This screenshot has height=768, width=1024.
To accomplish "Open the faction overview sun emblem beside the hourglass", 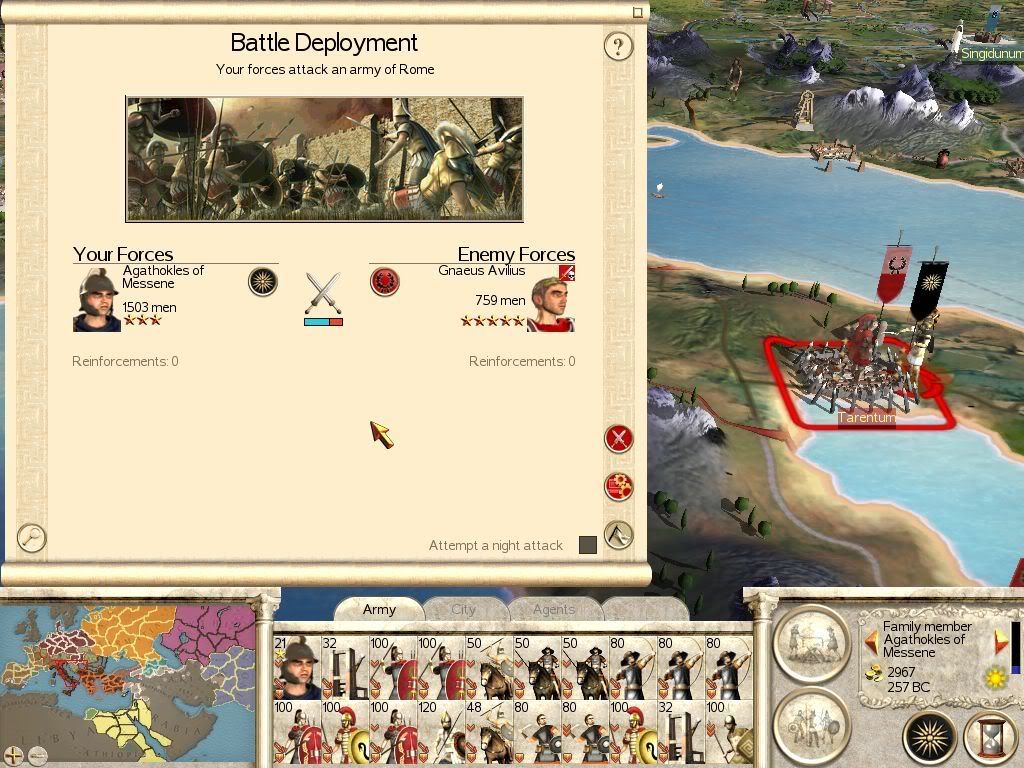I will point(930,739).
